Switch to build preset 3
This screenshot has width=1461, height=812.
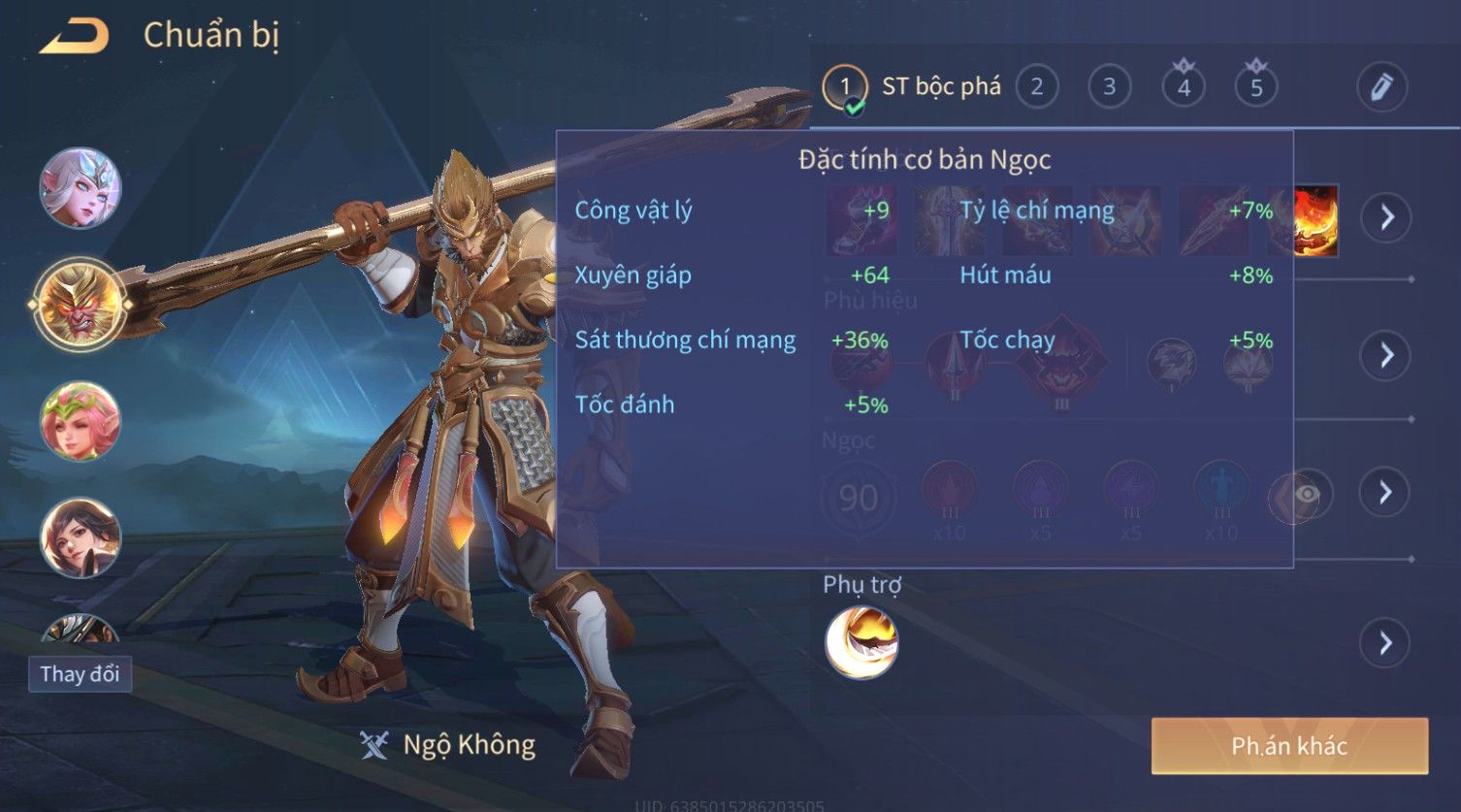pyautogui.click(x=1109, y=87)
